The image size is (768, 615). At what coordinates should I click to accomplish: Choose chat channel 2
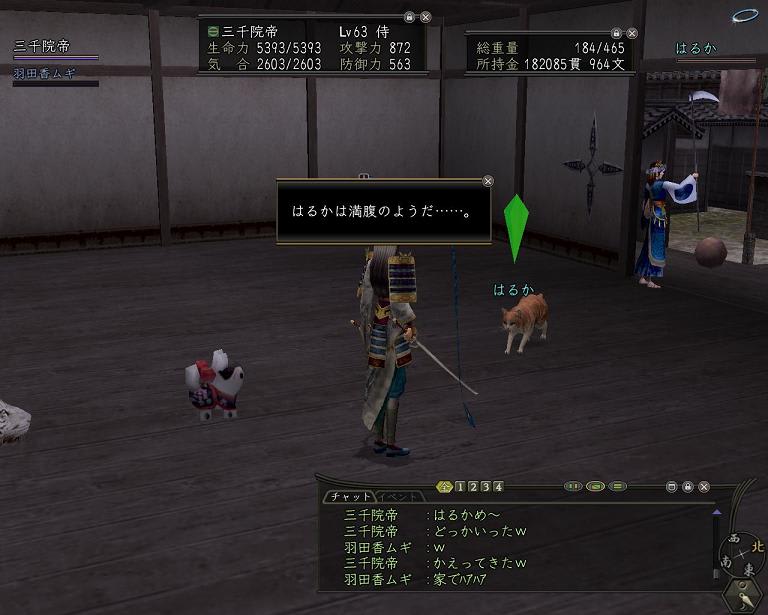472,487
